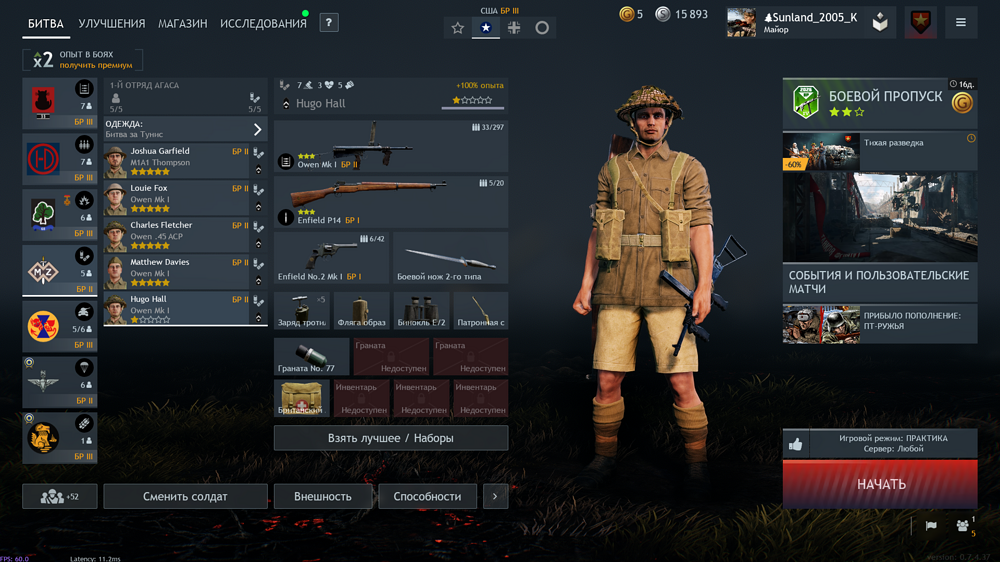Pick soldier Matthew Davies
1000x562 pixels.
(177, 273)
